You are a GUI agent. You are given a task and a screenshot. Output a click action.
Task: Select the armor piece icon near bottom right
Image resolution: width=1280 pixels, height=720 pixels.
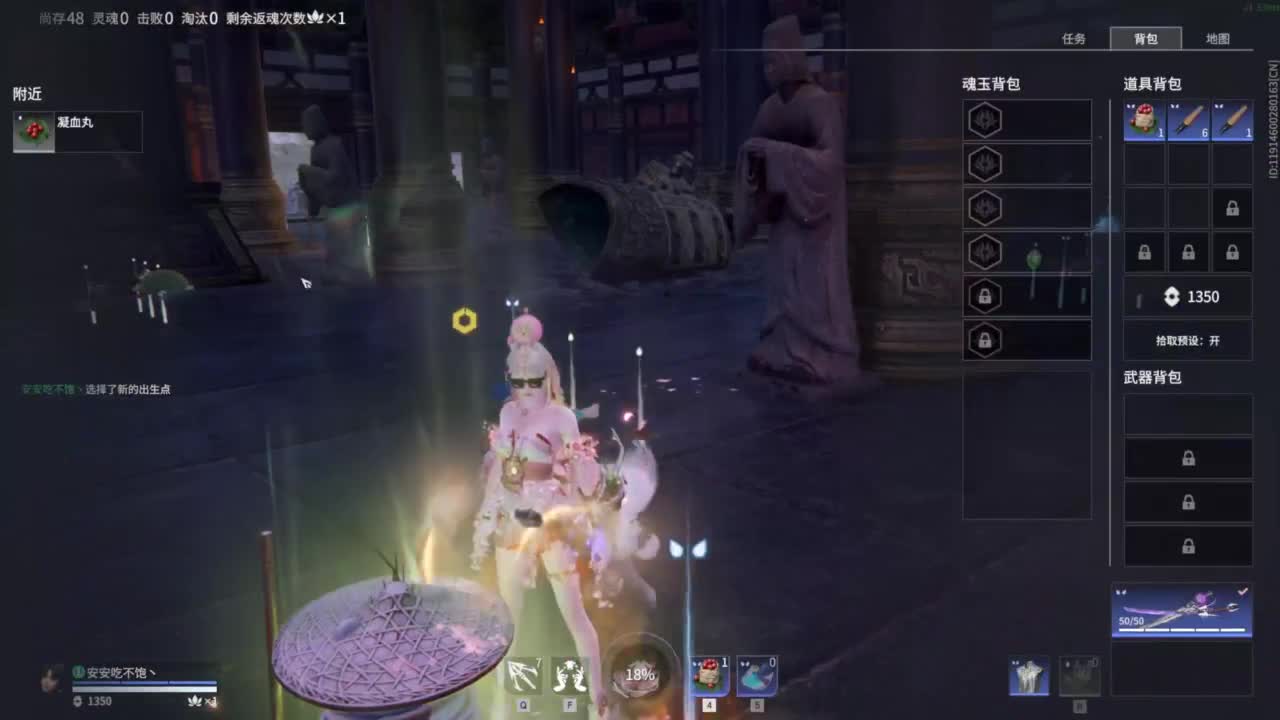1028,675
